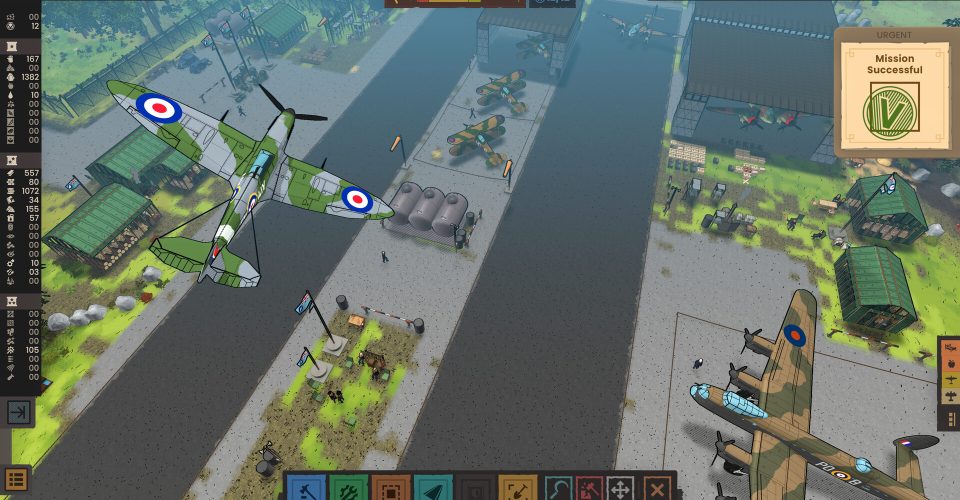Open the orange list menu button
The height and width of the screenshot is (500, 960).
(17, 479)
